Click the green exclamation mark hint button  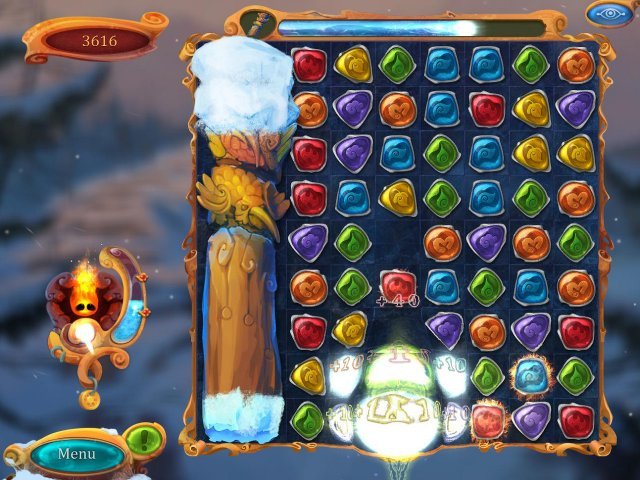[x=146, y=439]
